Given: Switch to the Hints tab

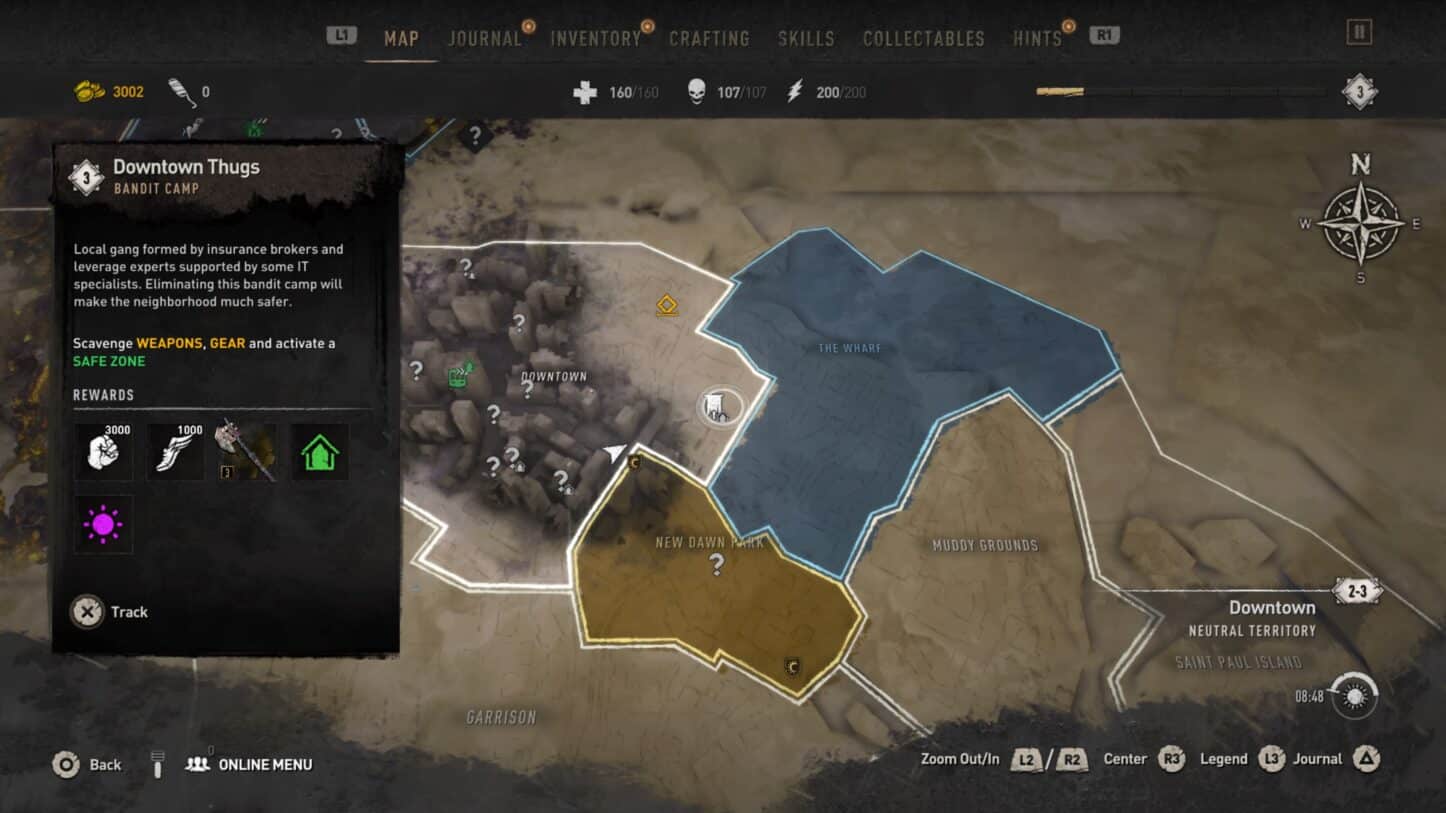Looking at the screenshot, I should [1037, 39].
